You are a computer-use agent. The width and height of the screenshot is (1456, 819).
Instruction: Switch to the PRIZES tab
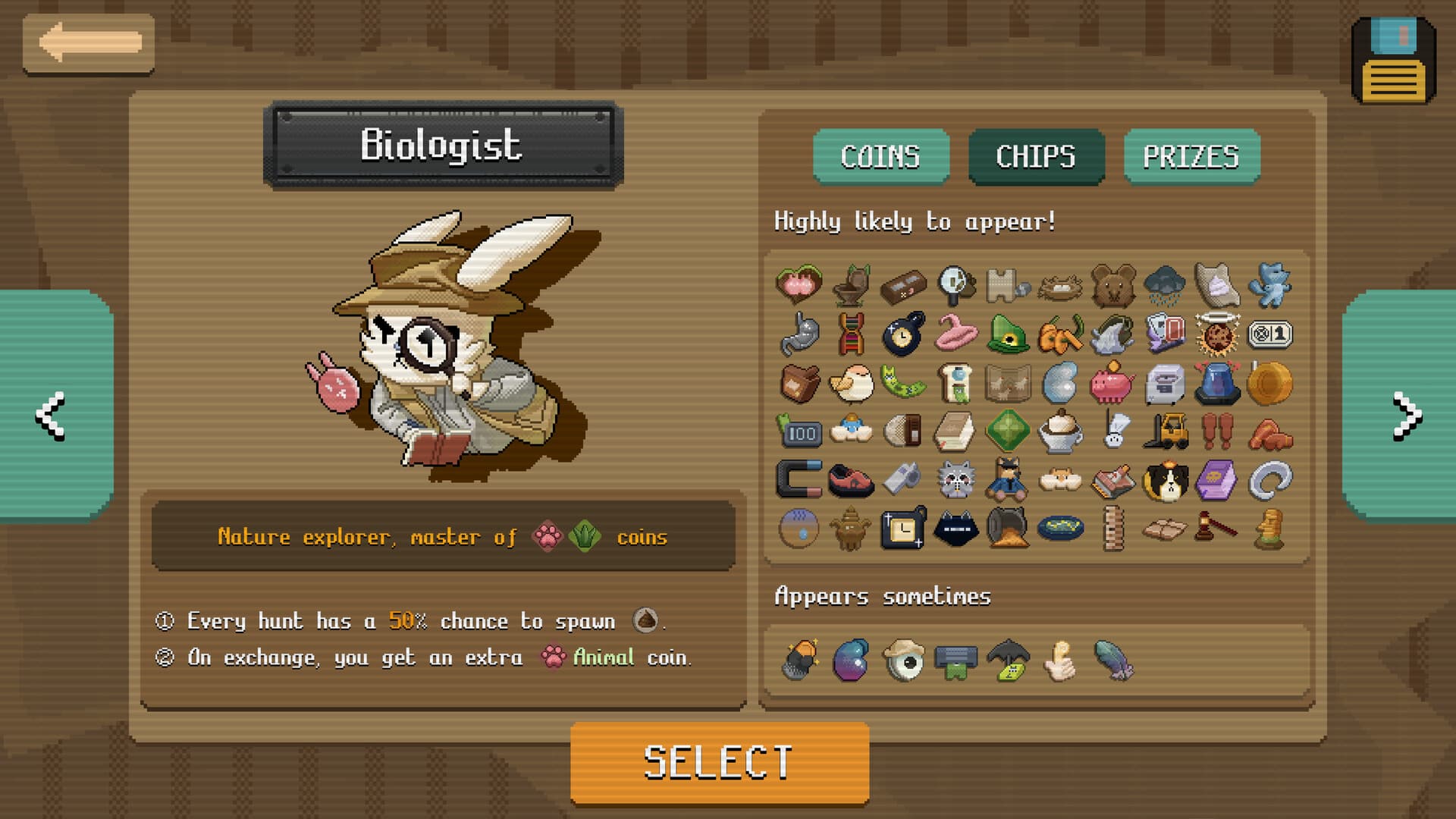[1192, 157]
